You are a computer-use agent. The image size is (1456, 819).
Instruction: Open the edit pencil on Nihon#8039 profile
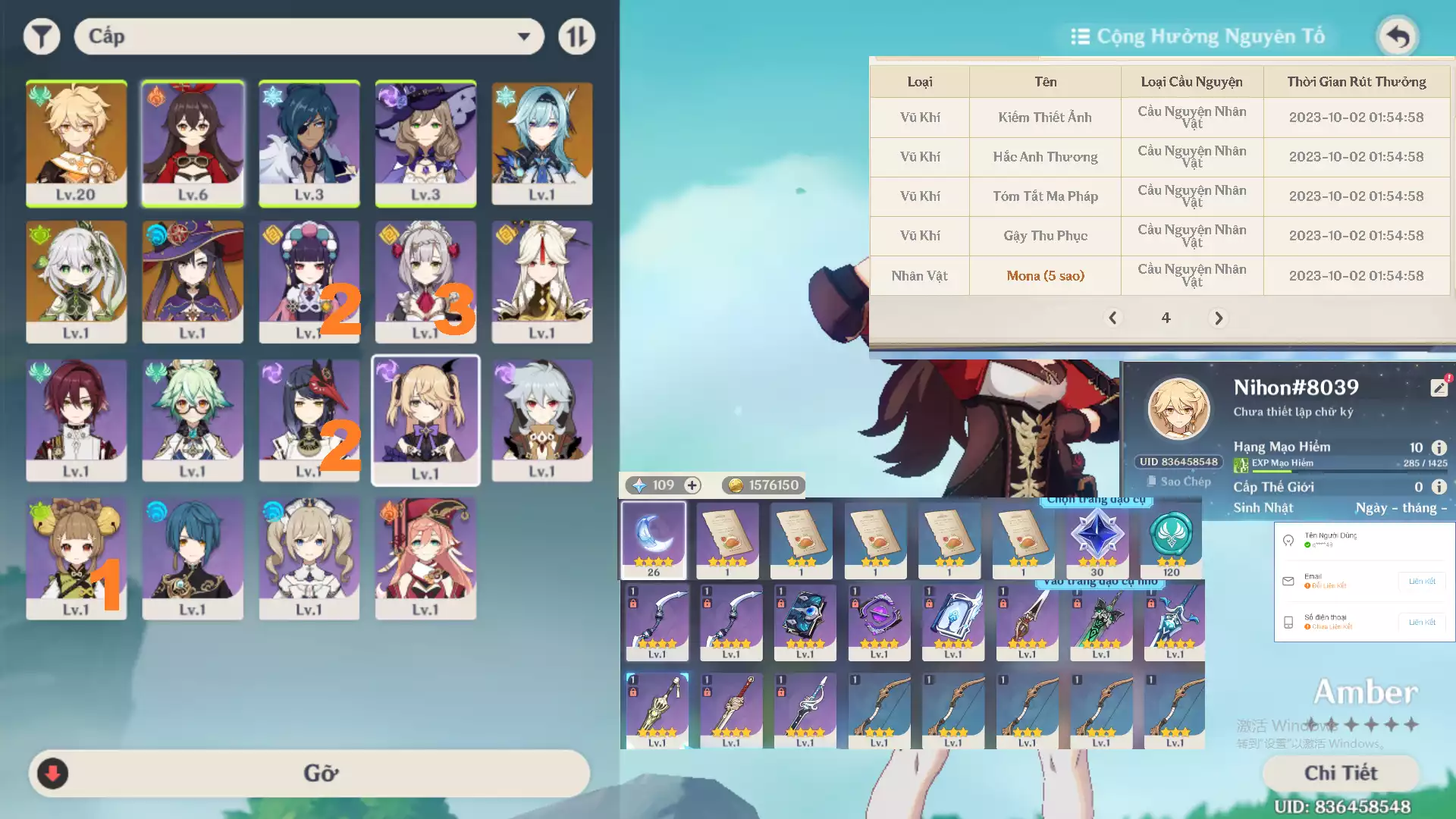click(x=1440, y=387)
